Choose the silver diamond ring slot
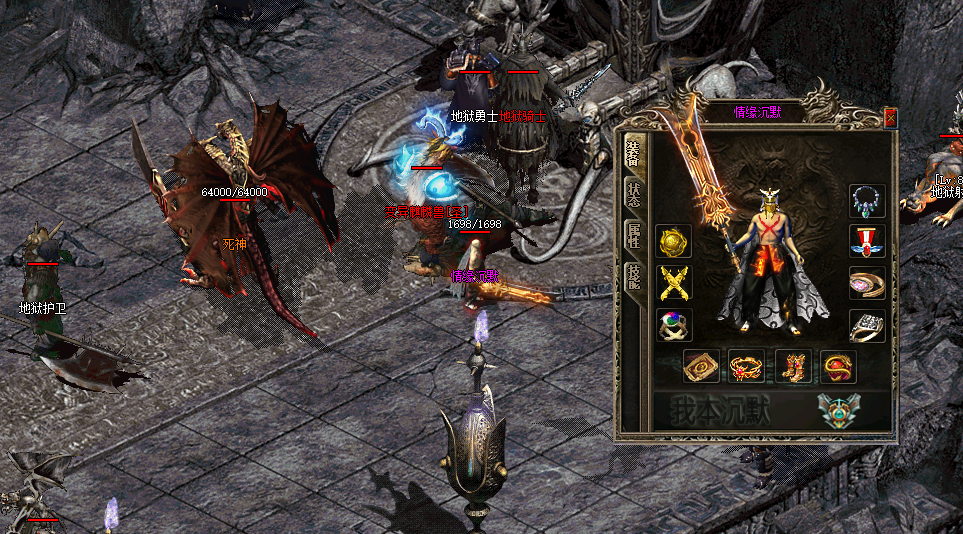The width and height of the screenshot is (963, 534). (867, 326)
